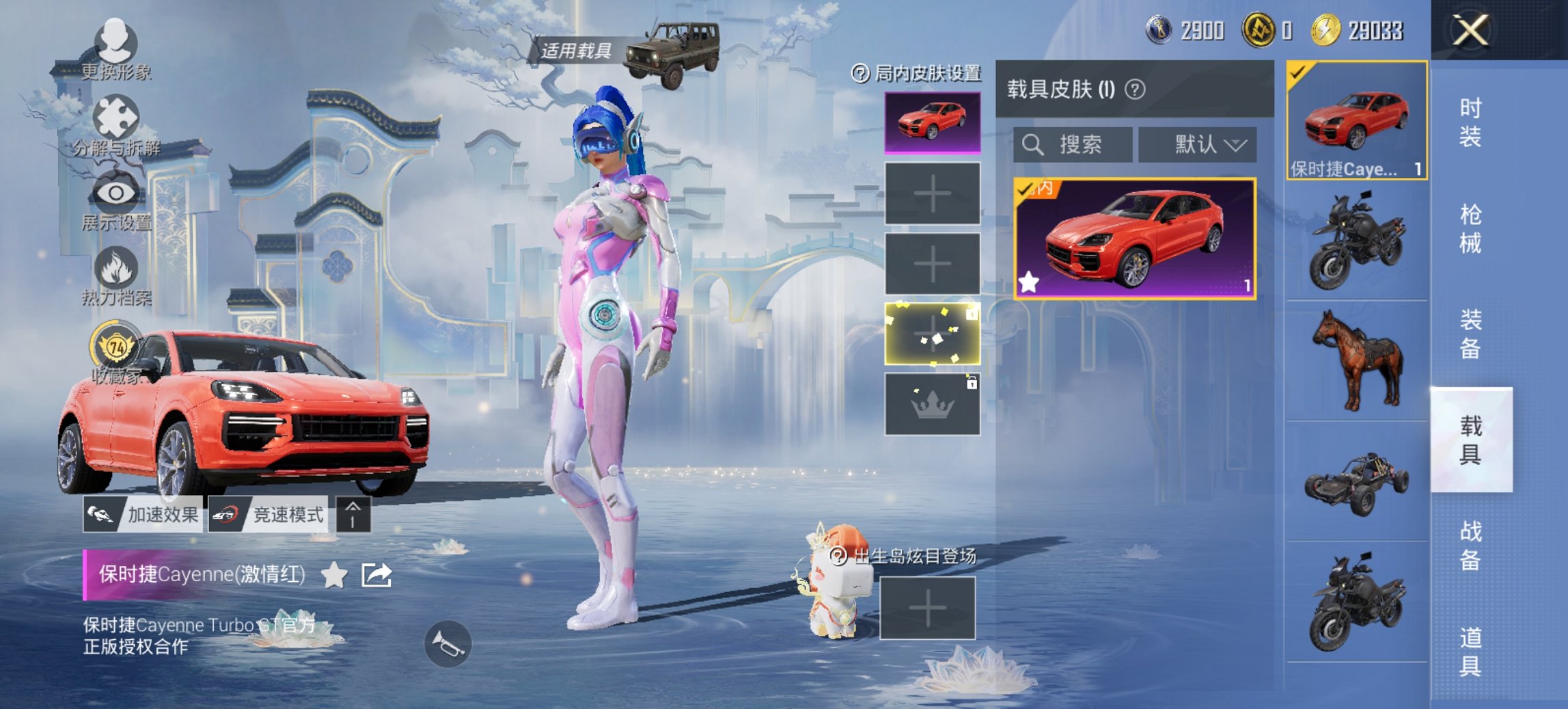The width and height of the screenshot is (1568, 709).
Task: Select the 加速效果 boost effect button
Action: (x=143, y=514)
